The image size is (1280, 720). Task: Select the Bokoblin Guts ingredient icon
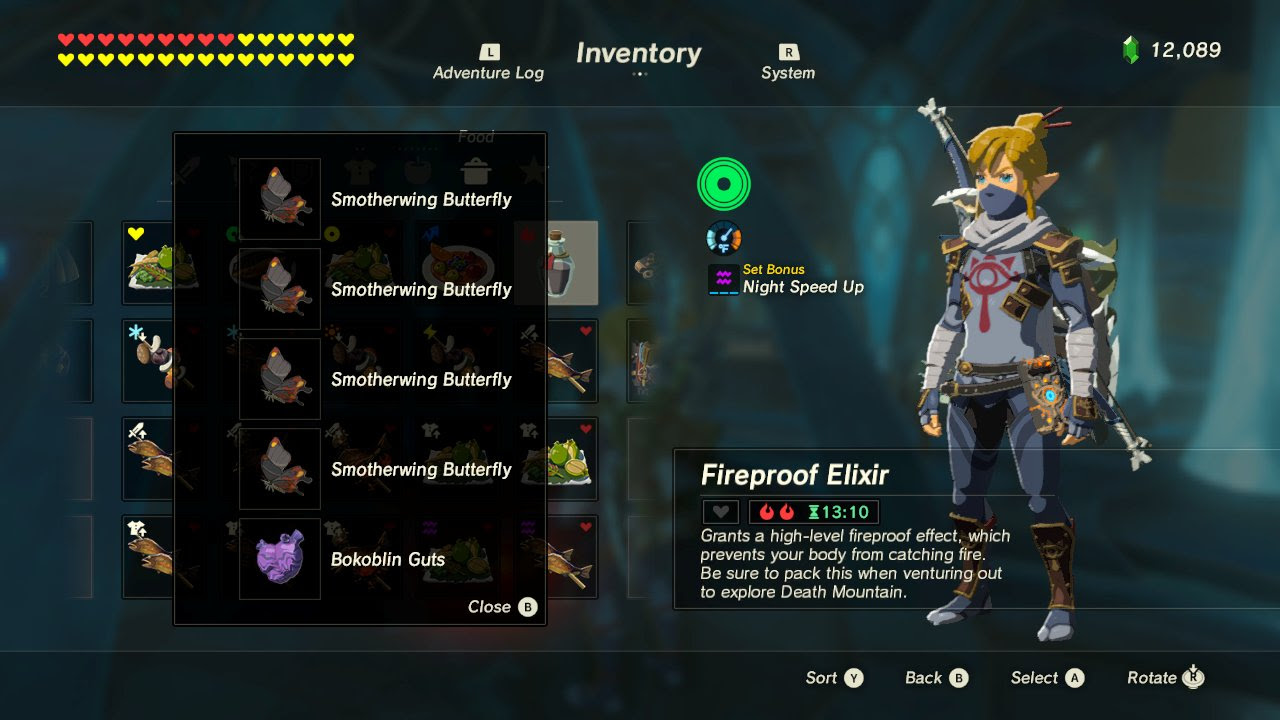pyautogui.click(x=279, y=559)
